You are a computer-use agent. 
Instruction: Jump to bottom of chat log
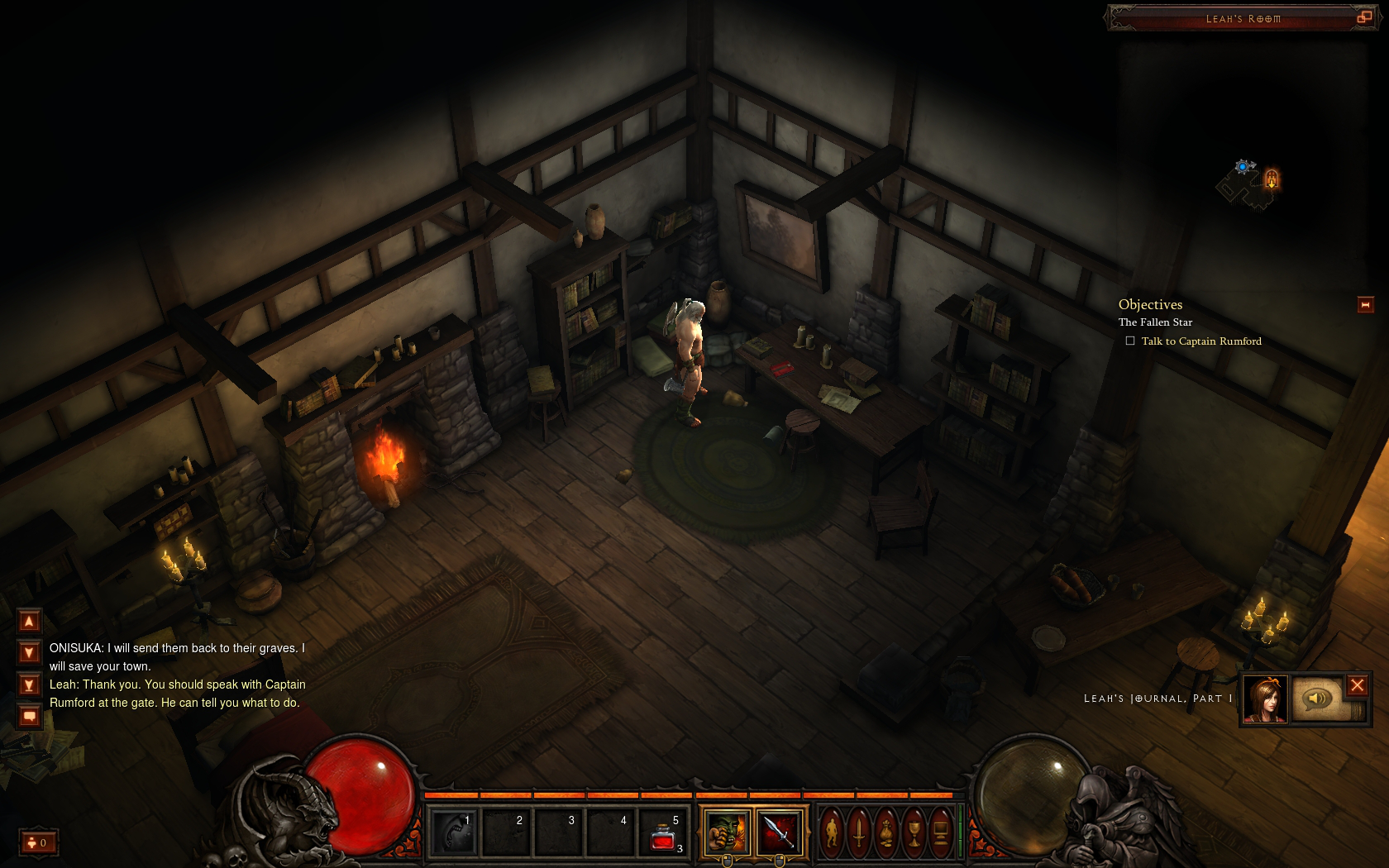(29, 684)
